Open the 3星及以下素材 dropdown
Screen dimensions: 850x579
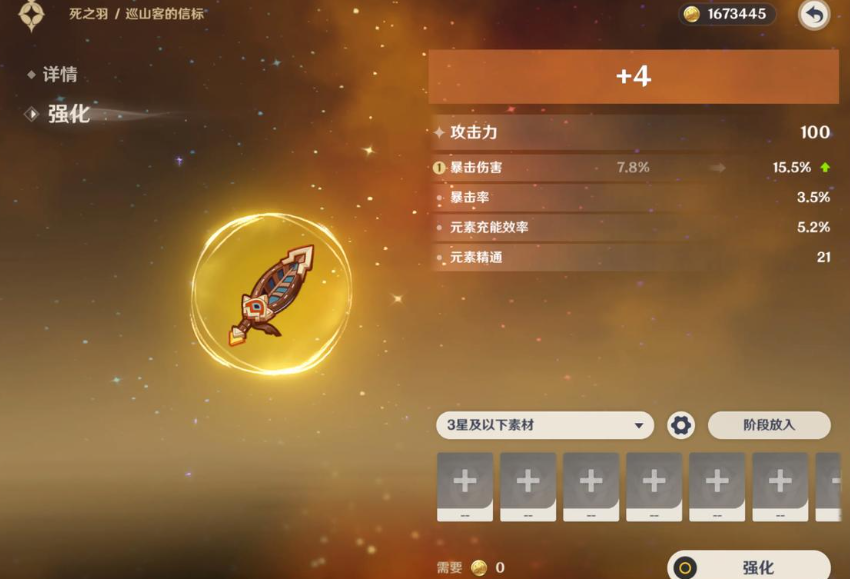[545, 425]
